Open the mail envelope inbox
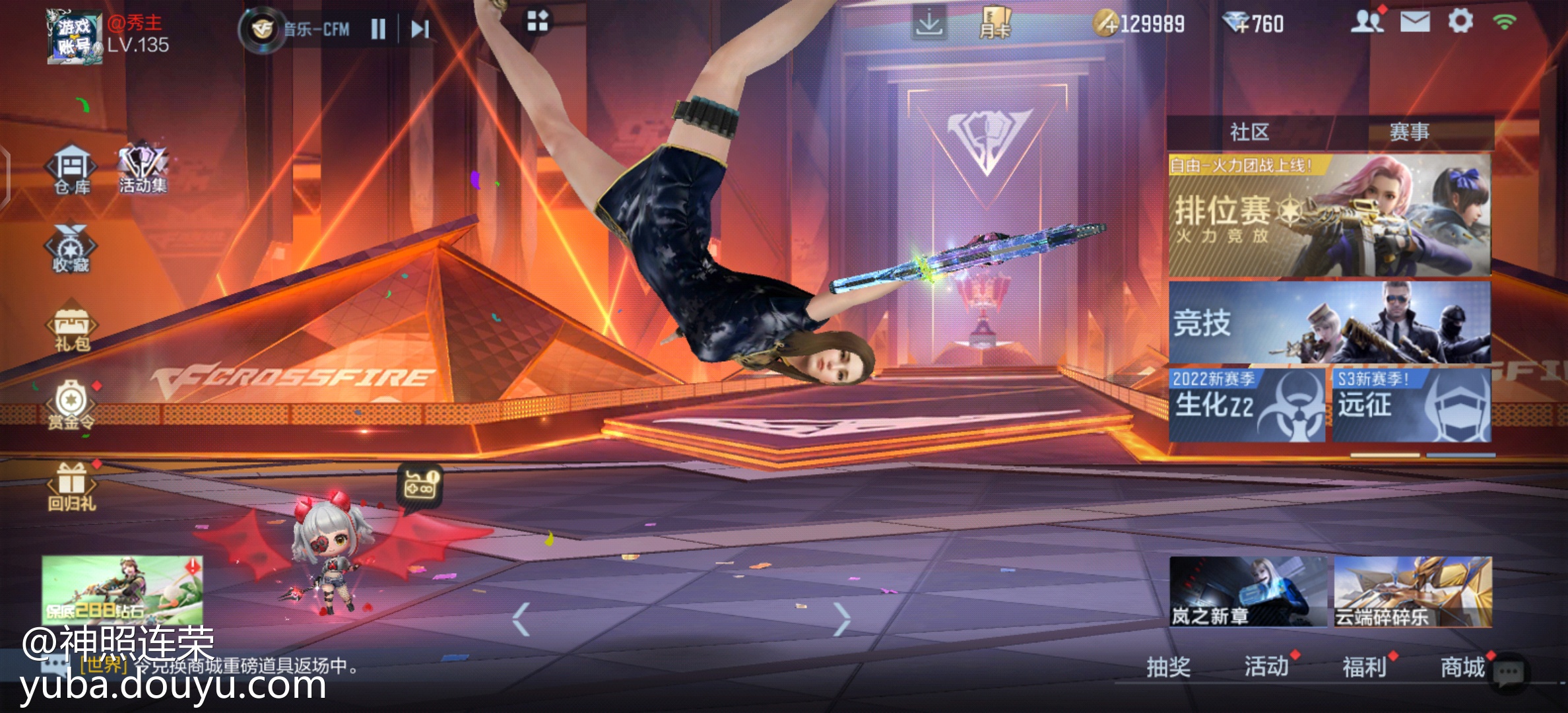Viewport: 1568px width, 713px height. pos(1415,22)
